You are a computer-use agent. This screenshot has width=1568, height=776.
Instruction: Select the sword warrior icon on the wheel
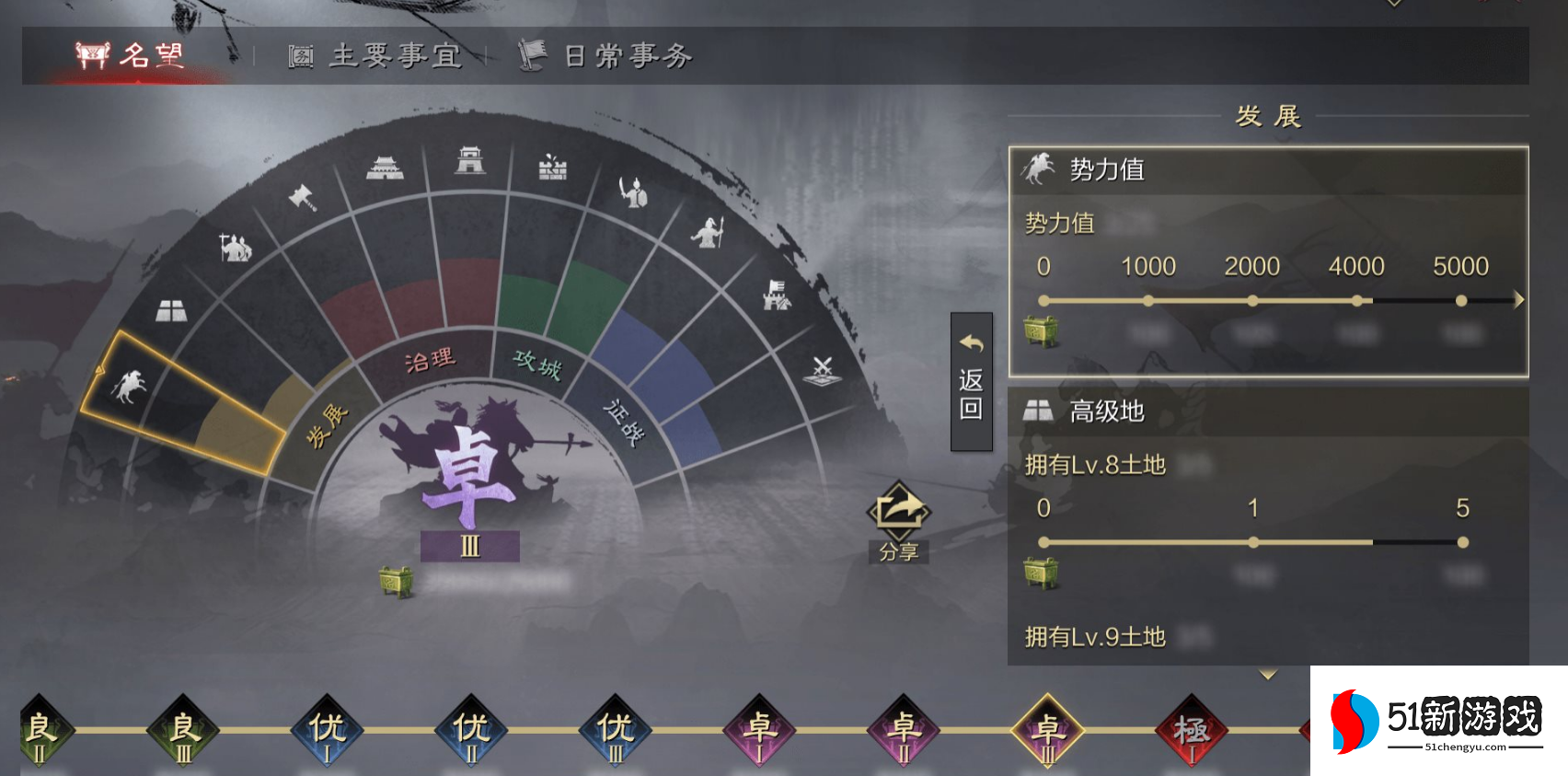(x=633, y=193)
